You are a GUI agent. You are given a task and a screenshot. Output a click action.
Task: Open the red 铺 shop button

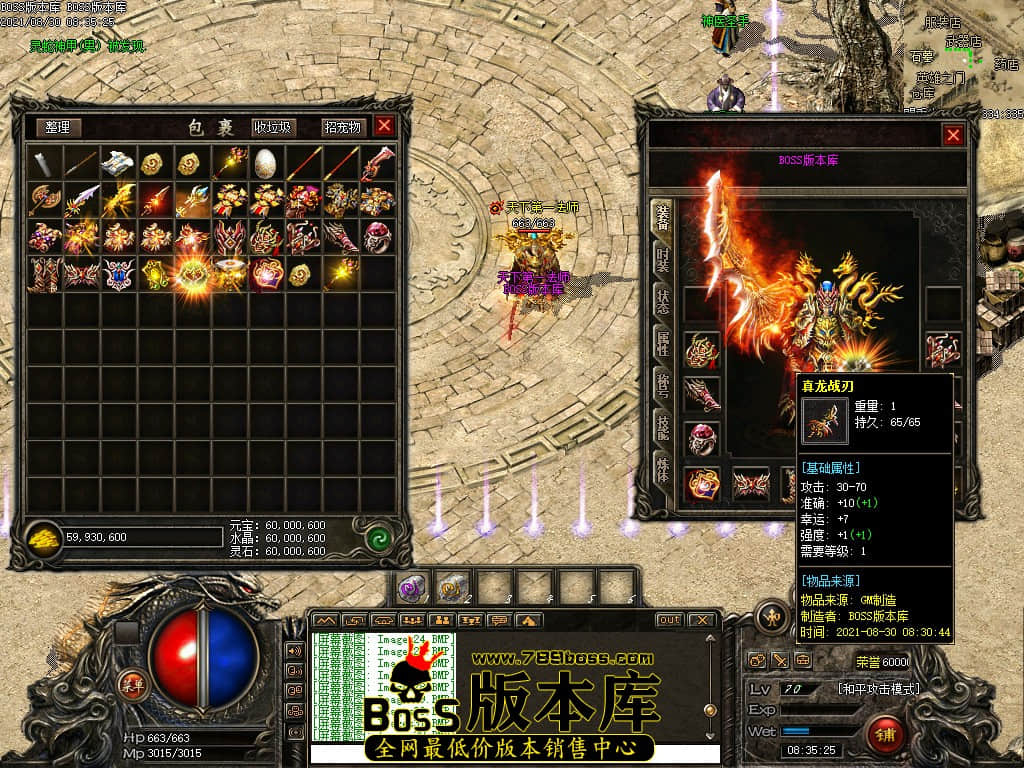(885, 735)
